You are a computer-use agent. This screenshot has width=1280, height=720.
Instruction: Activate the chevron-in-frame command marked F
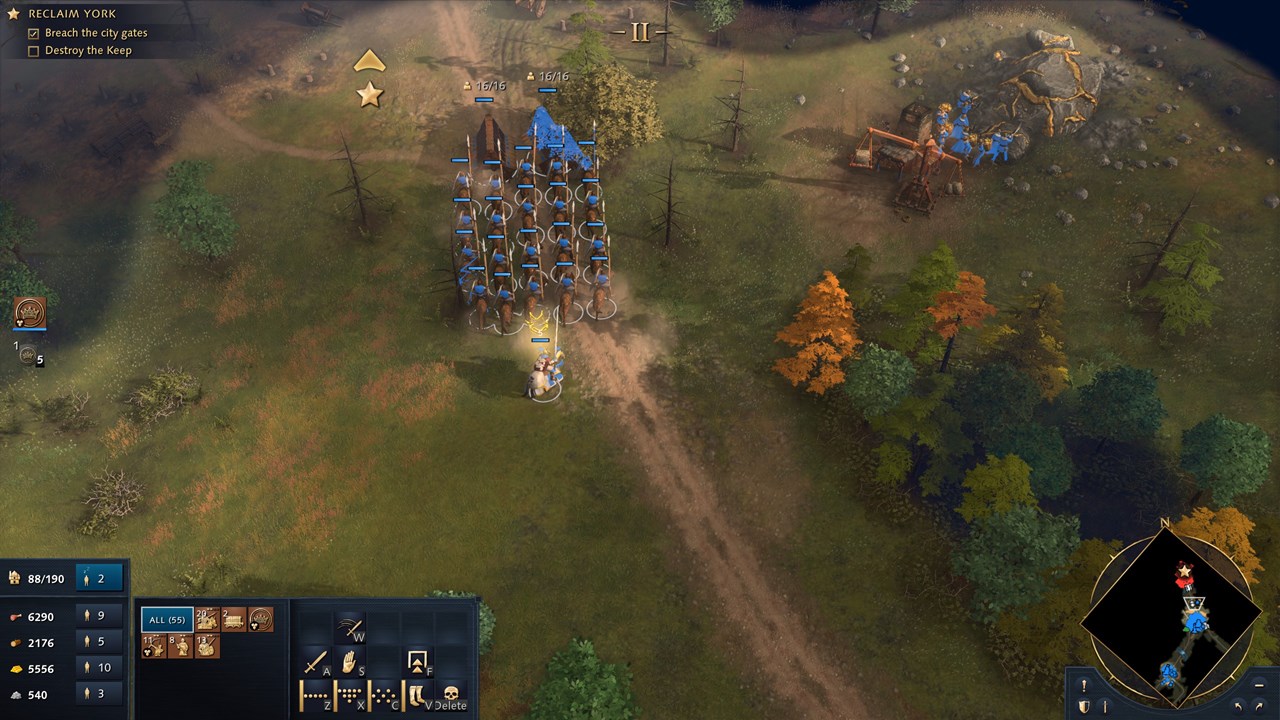click(418, 662)
